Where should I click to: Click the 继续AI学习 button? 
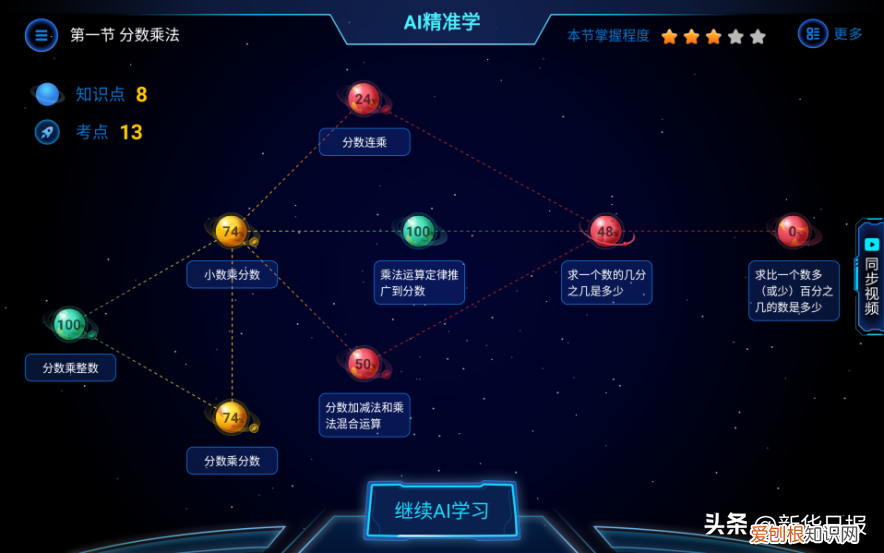[442, 511]
